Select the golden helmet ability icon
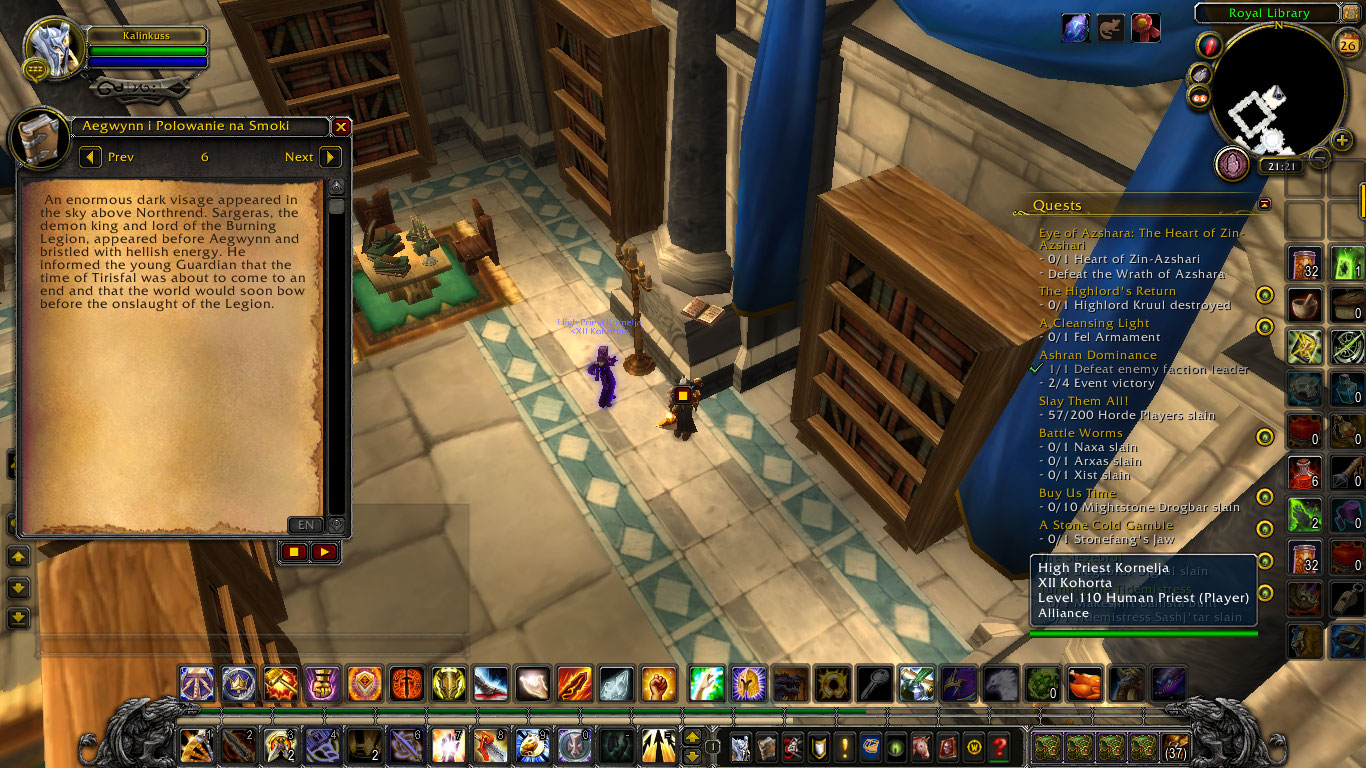This screenshot has height=768, width=1366. [448, 684]
